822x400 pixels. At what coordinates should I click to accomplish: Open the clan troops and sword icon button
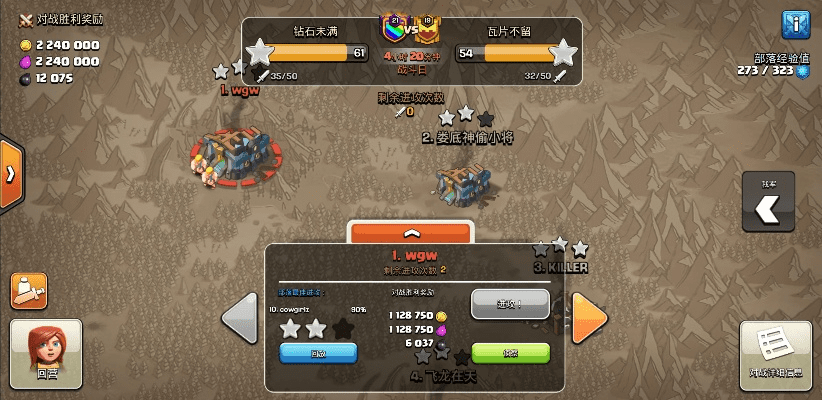coord(29,290)
